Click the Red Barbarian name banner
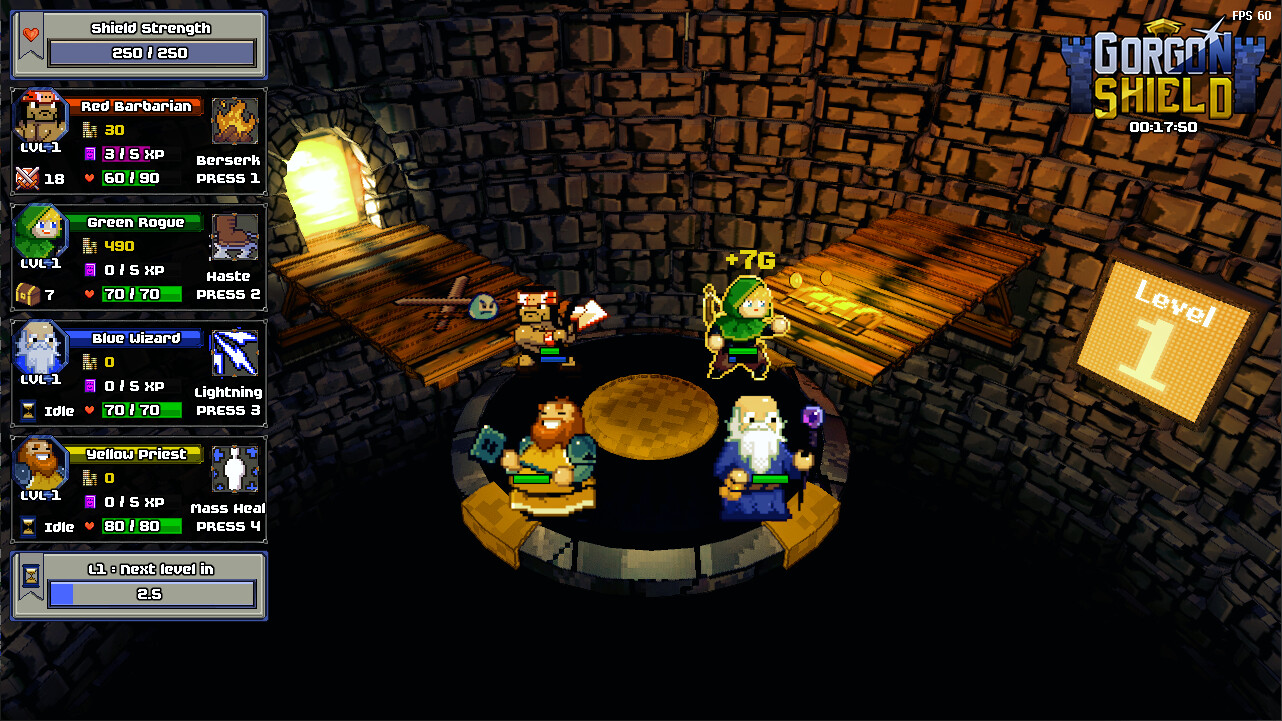 (x=136, y=105)
